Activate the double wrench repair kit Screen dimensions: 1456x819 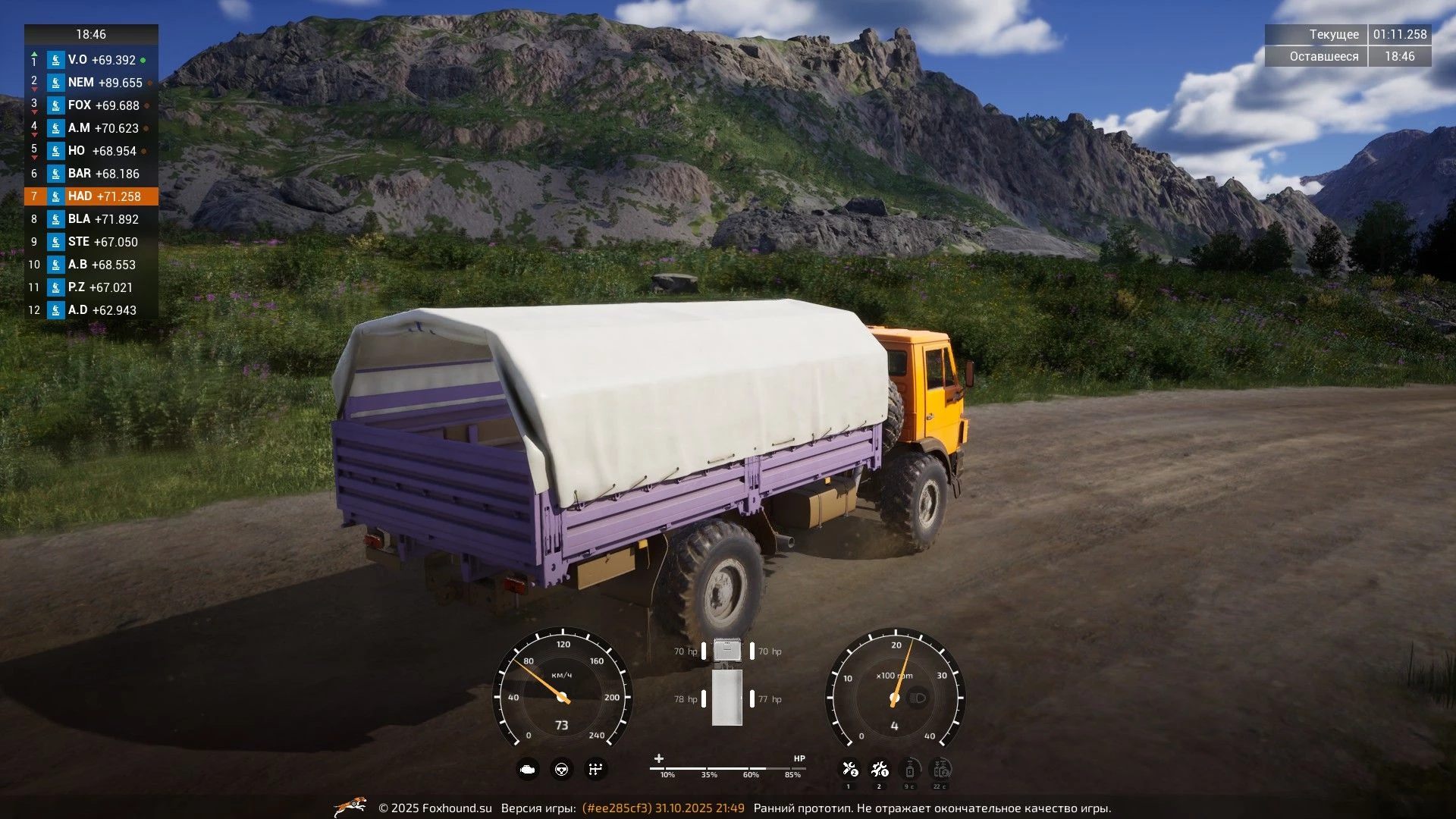point(880,770)
